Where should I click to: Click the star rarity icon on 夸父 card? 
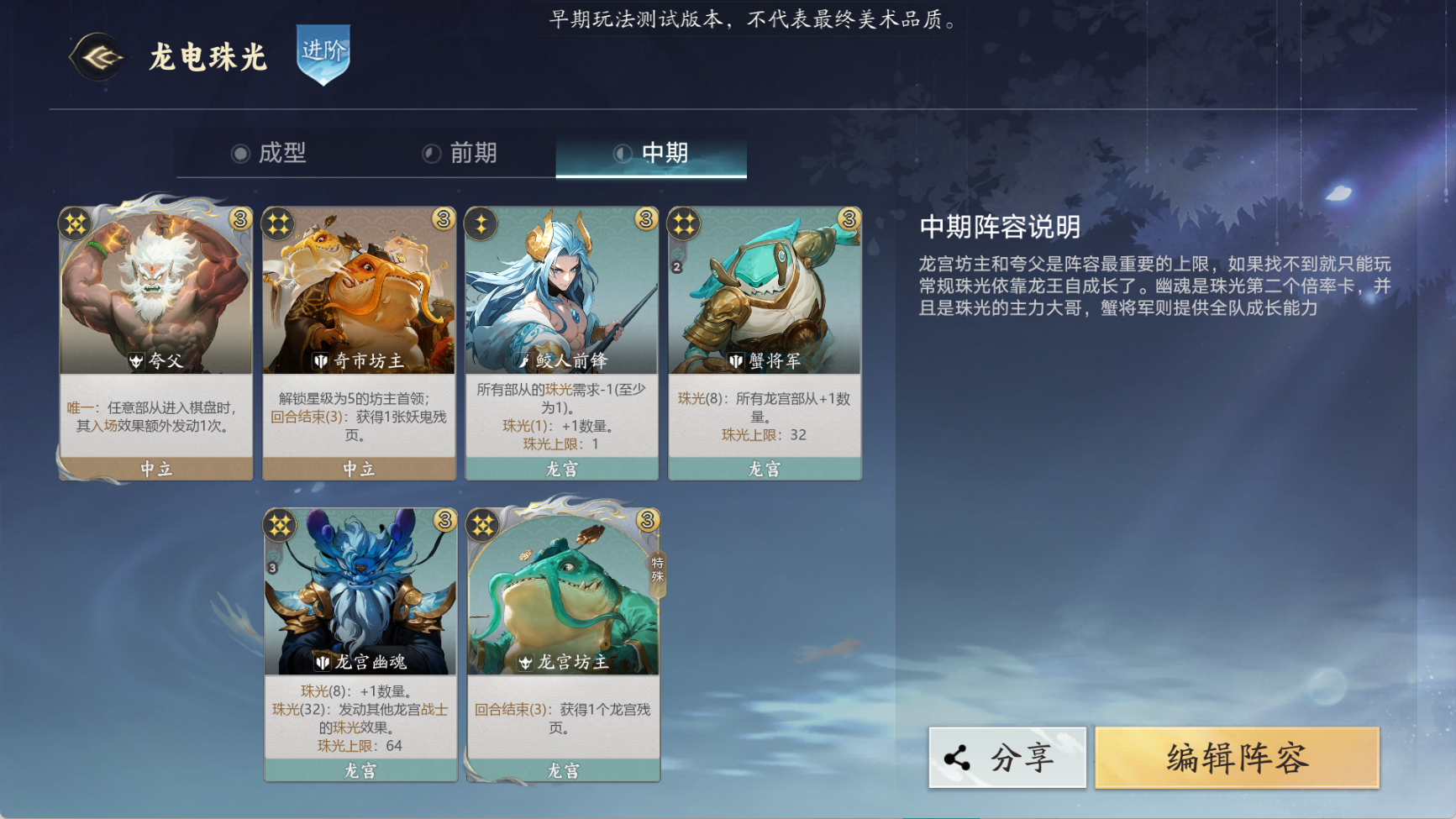click(x=75, y=222)
